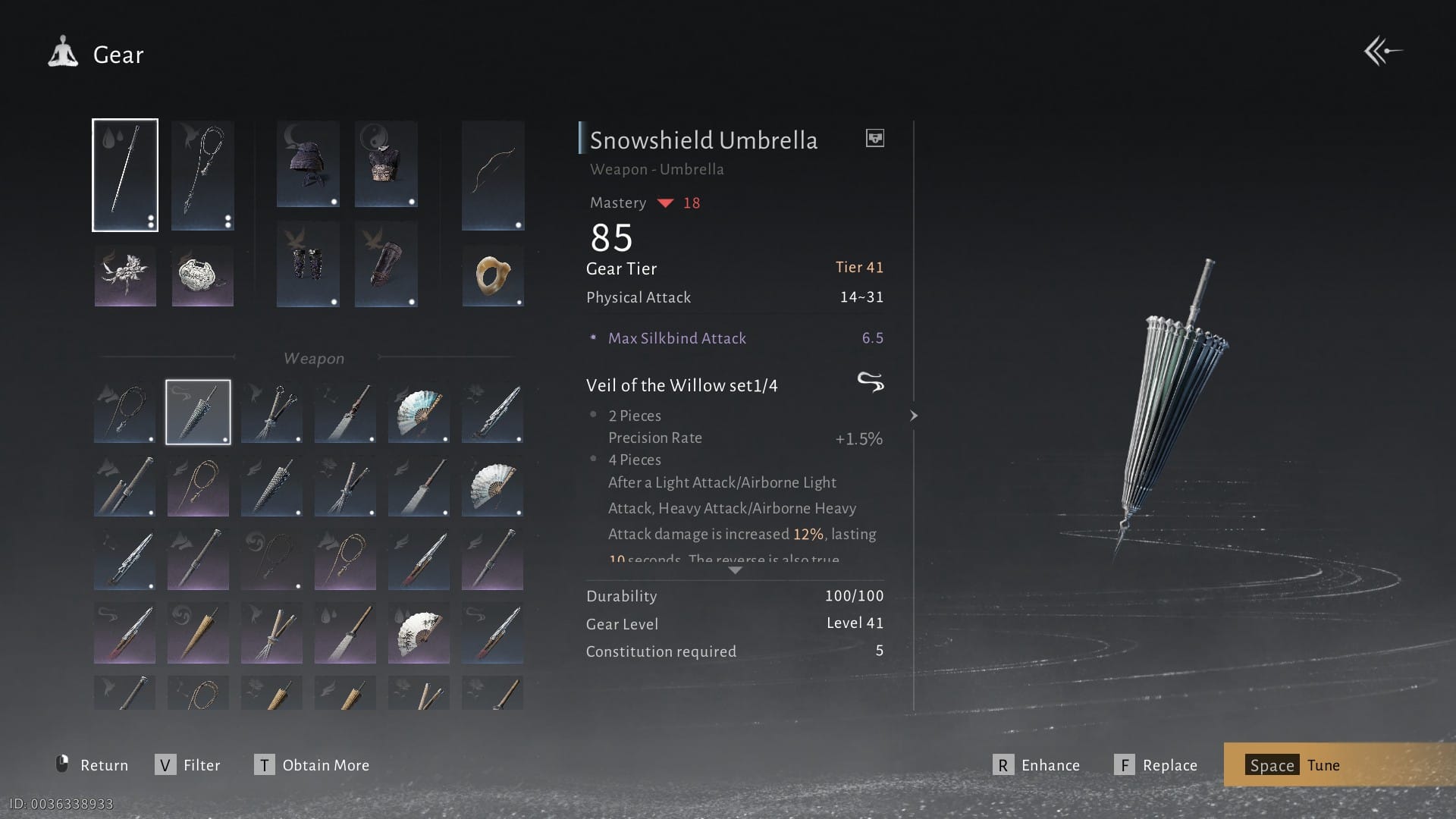The height and width of the screenshot is (819, 1456).
Task: Select the equipped boots slot
Action: point(386,264)
